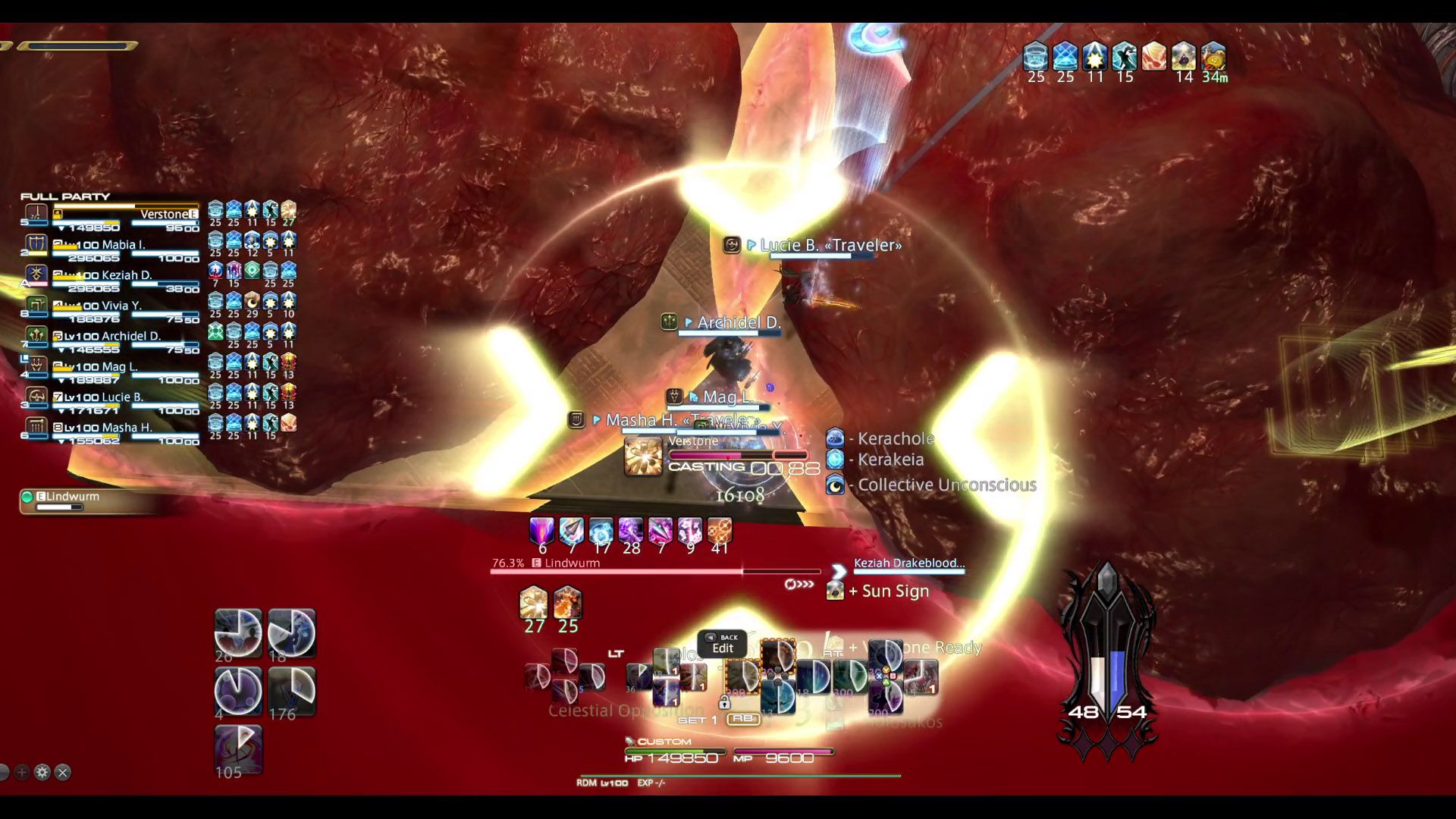Open the gear settings button
The image size is (1456, 819).
pos(42,772)
